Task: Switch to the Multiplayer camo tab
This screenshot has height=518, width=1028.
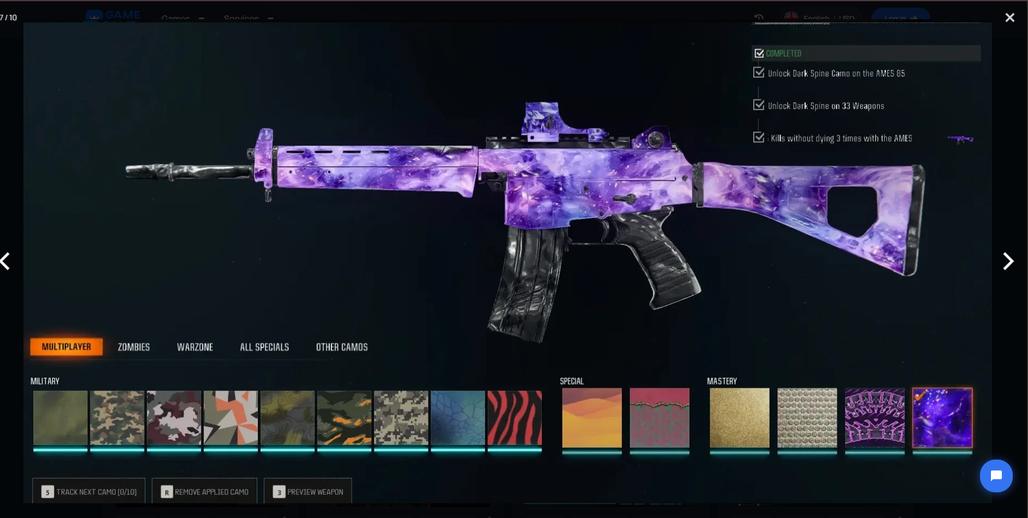Action: tap(66, 347)
